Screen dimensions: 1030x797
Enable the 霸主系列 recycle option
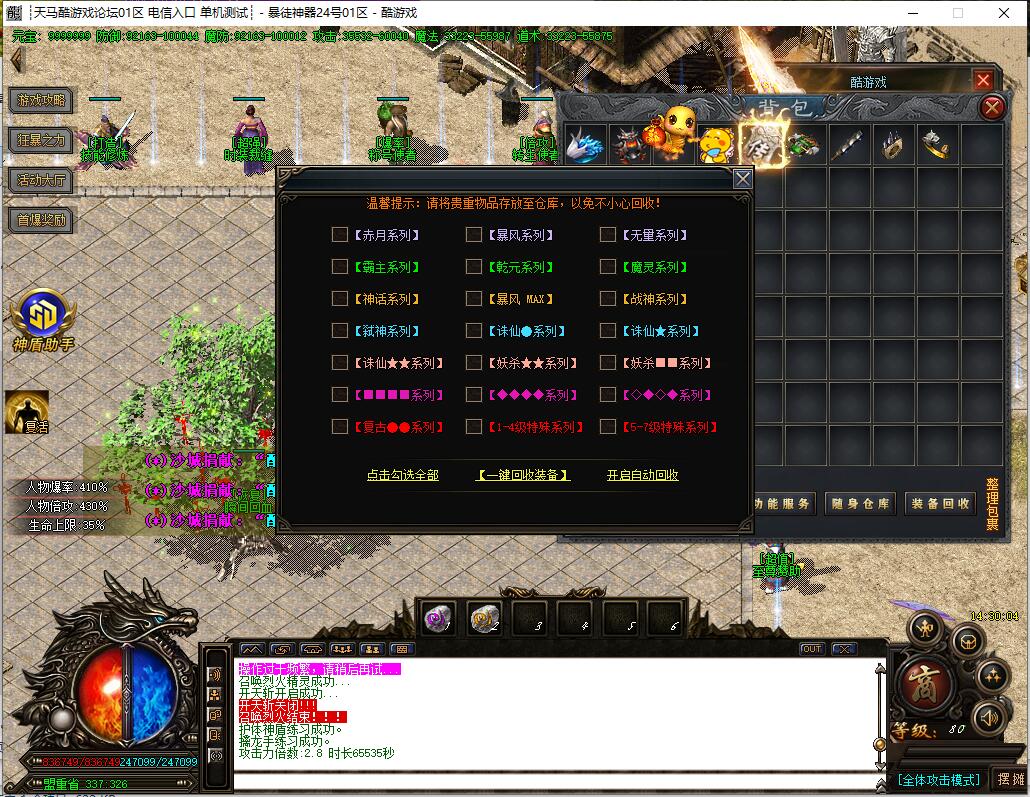click(x=340, y=267)
